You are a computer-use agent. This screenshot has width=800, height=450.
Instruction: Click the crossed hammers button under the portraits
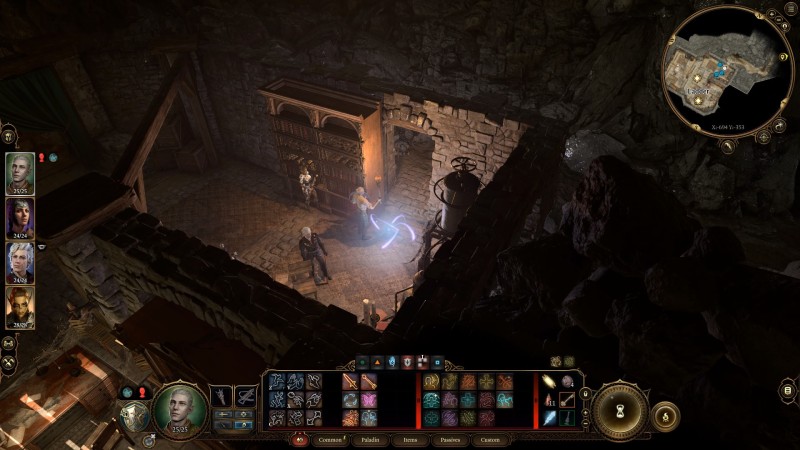[9, 360]
